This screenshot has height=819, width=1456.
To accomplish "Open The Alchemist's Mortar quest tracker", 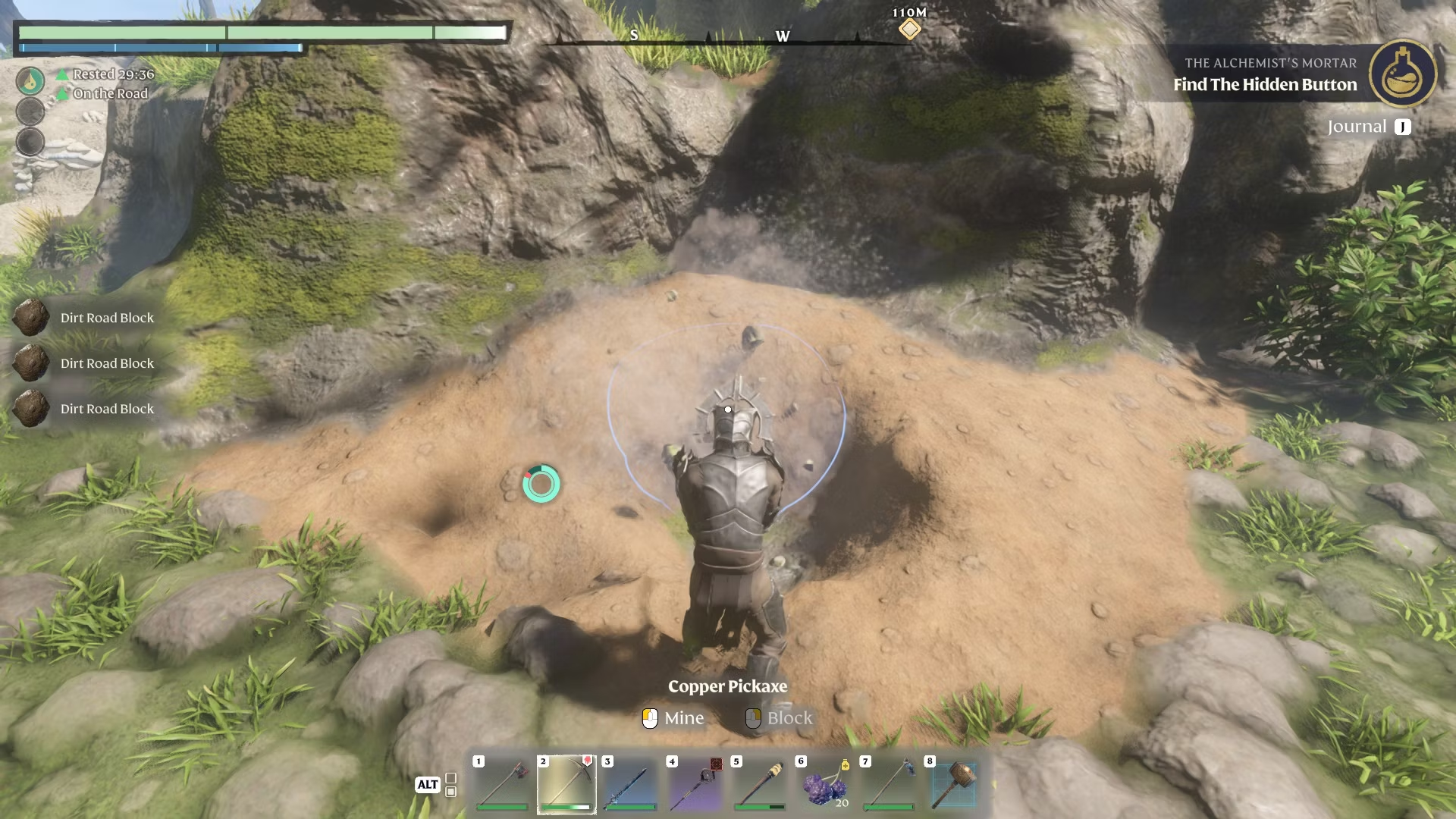I will click(x=1264, y=74).
